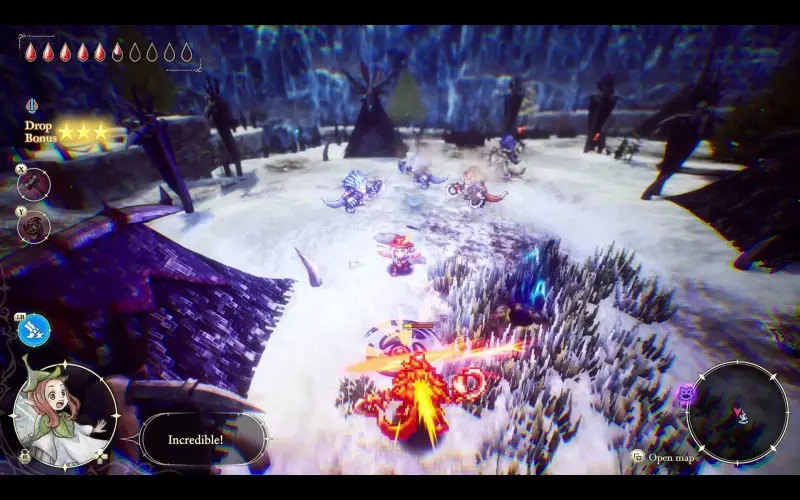Select the hammer weapon icon
This screenshot has width=800, height=500.
(34, 184)
